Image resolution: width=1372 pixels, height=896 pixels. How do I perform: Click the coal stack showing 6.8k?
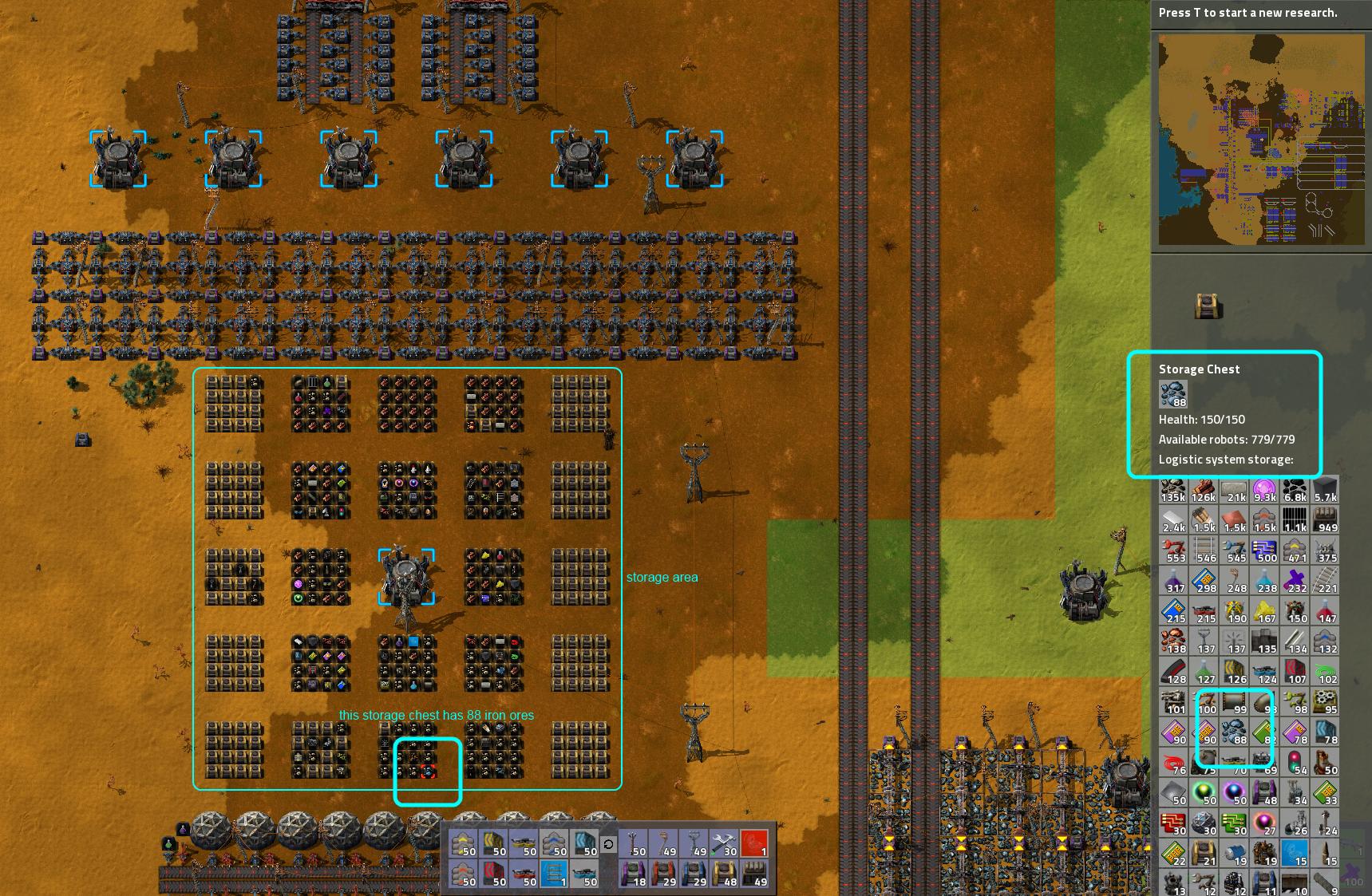coord(1295,489)
